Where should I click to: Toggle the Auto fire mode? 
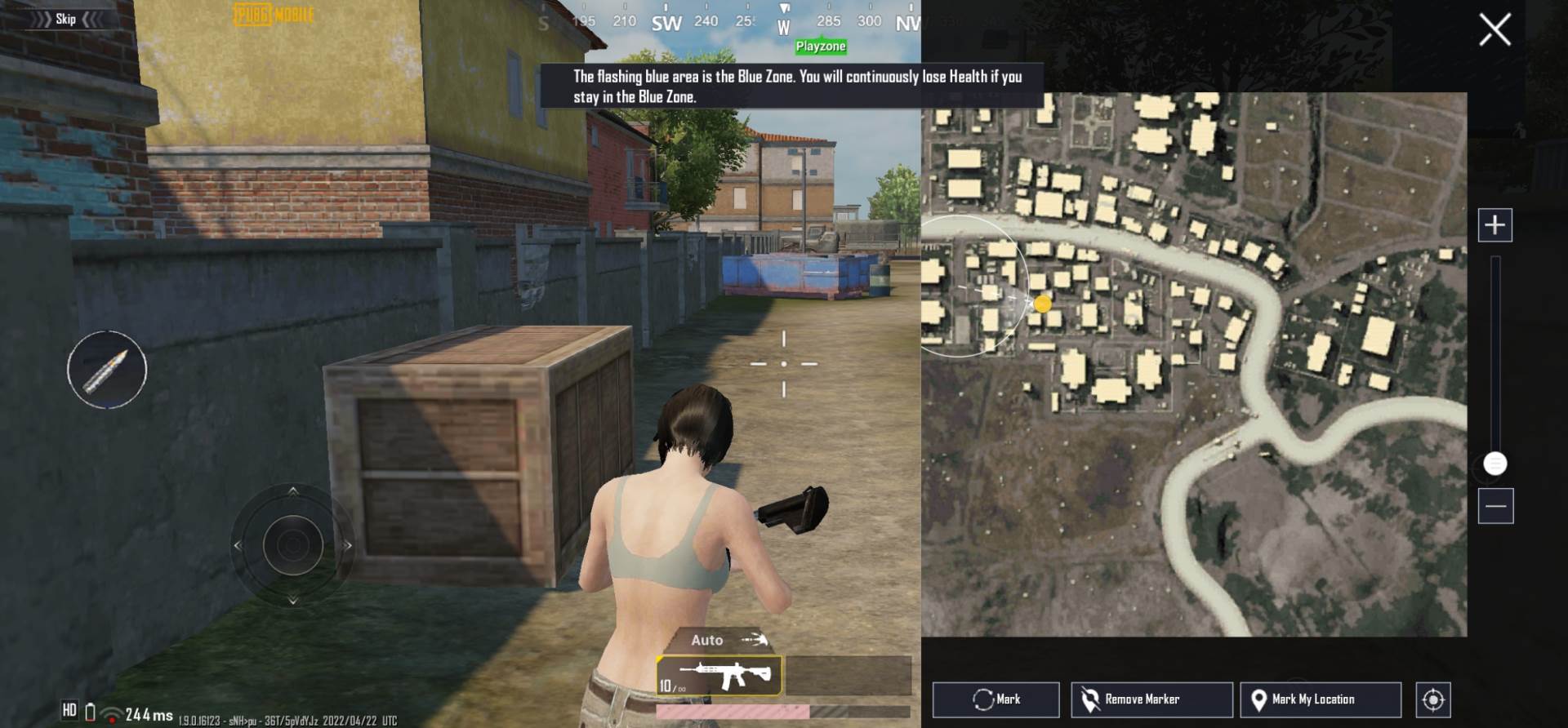707,640
